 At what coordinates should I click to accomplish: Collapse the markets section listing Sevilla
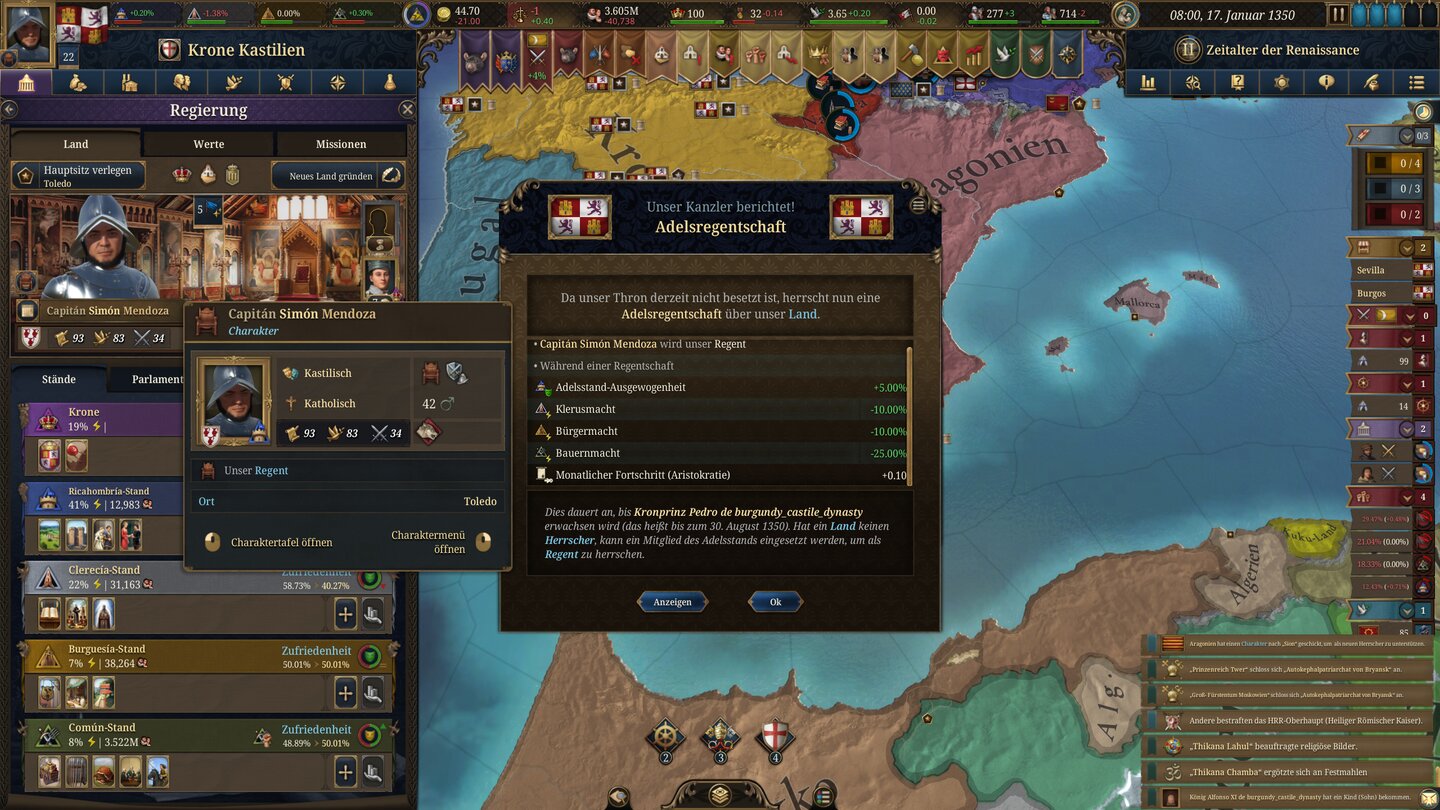(x=1407, y=248)
